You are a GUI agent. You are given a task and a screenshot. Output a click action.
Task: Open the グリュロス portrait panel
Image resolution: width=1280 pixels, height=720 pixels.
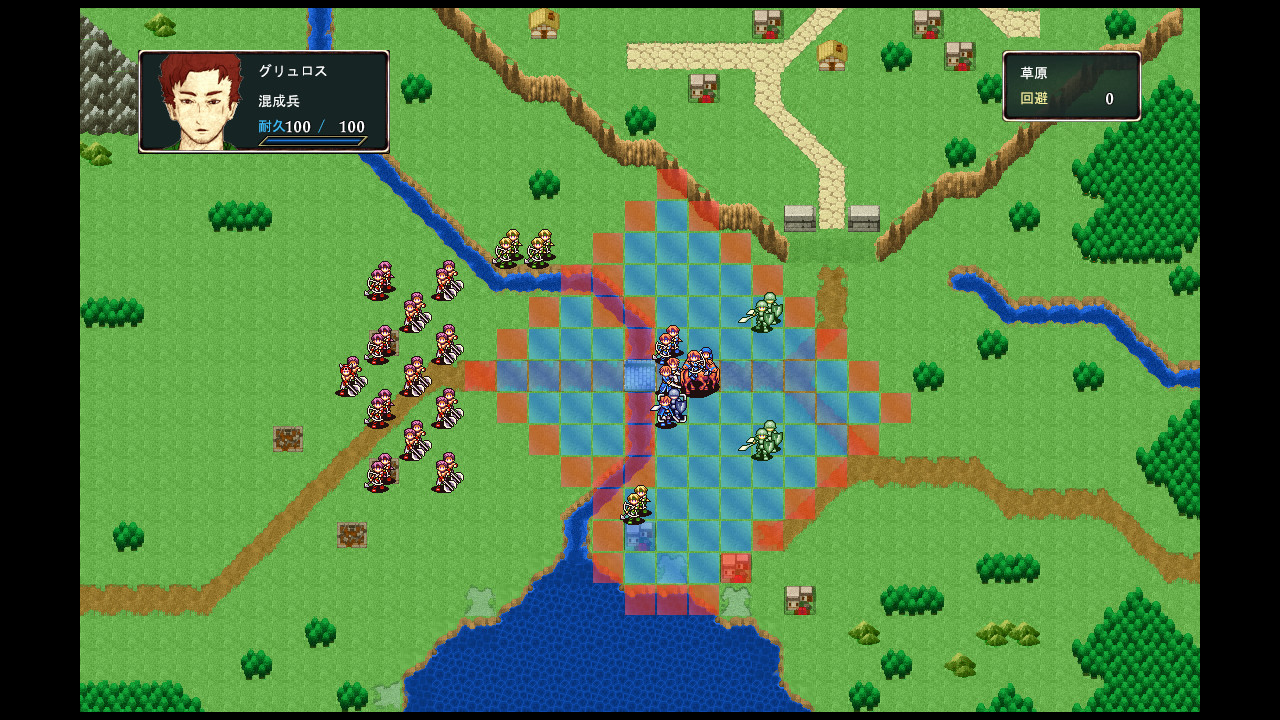195,100
